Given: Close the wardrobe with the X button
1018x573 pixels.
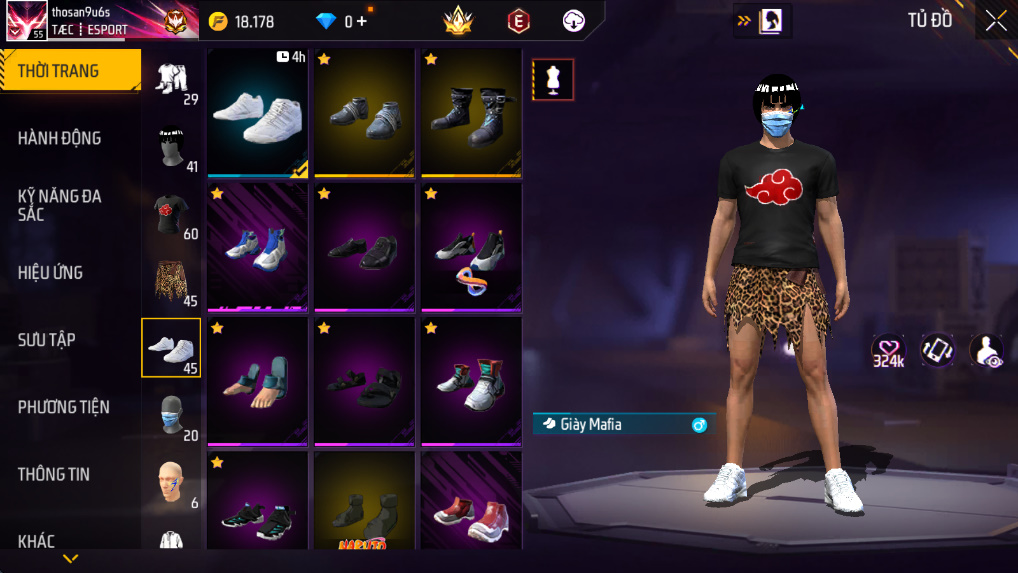Looking at the screenshot, I should tap(995, 21).
